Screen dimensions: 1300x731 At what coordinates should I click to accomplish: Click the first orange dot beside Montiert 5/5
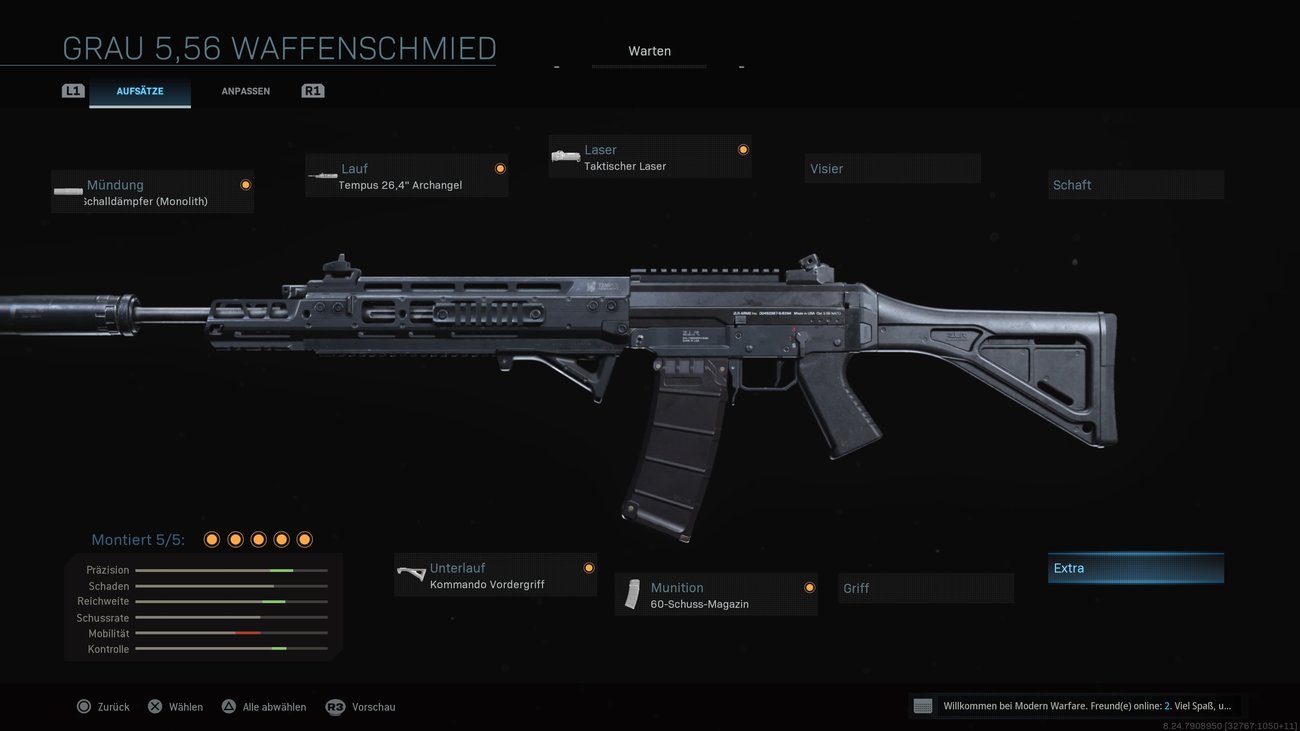(212, 539)
